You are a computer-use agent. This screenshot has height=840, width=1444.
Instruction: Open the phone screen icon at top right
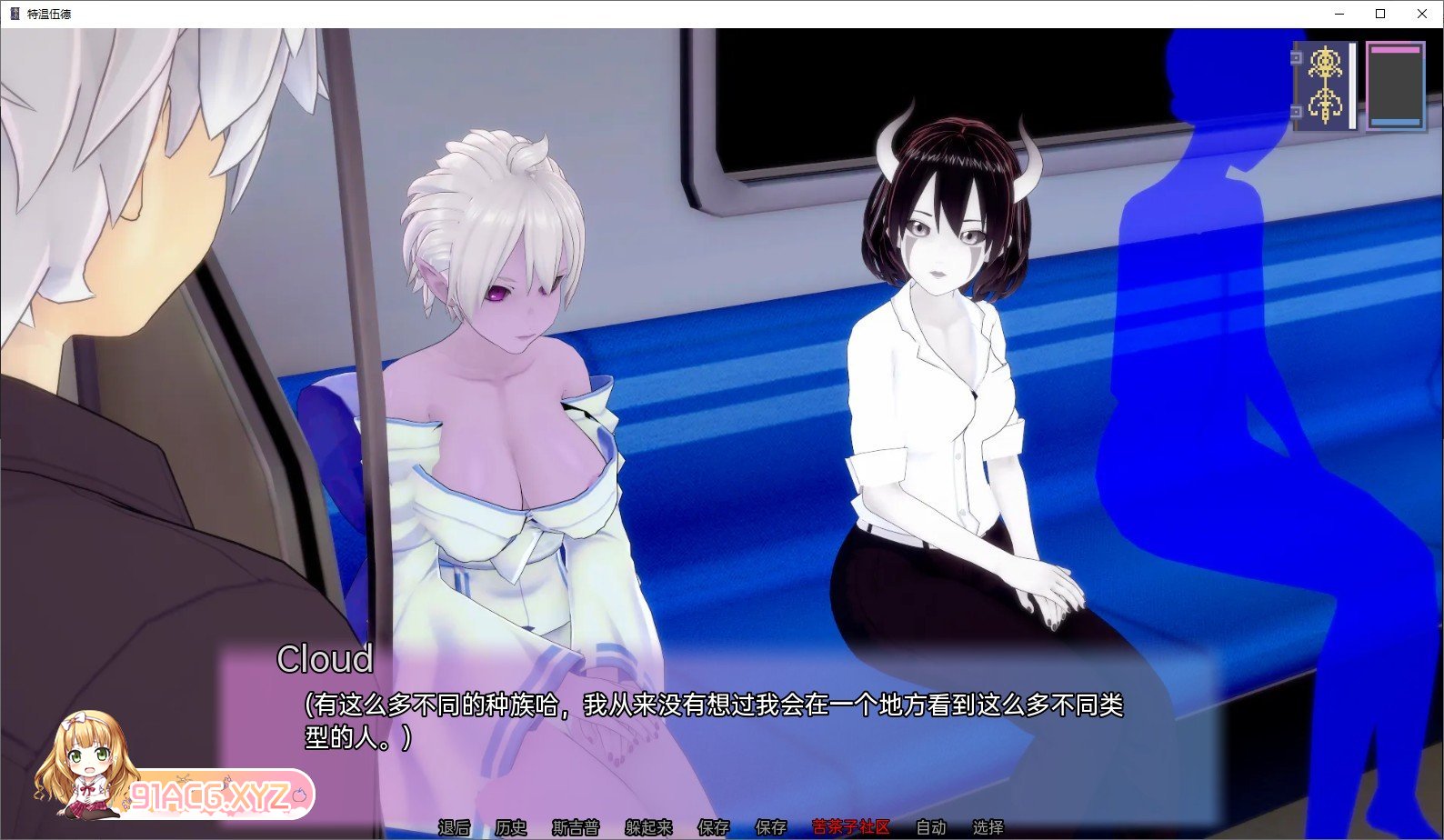click(1394, 86)
